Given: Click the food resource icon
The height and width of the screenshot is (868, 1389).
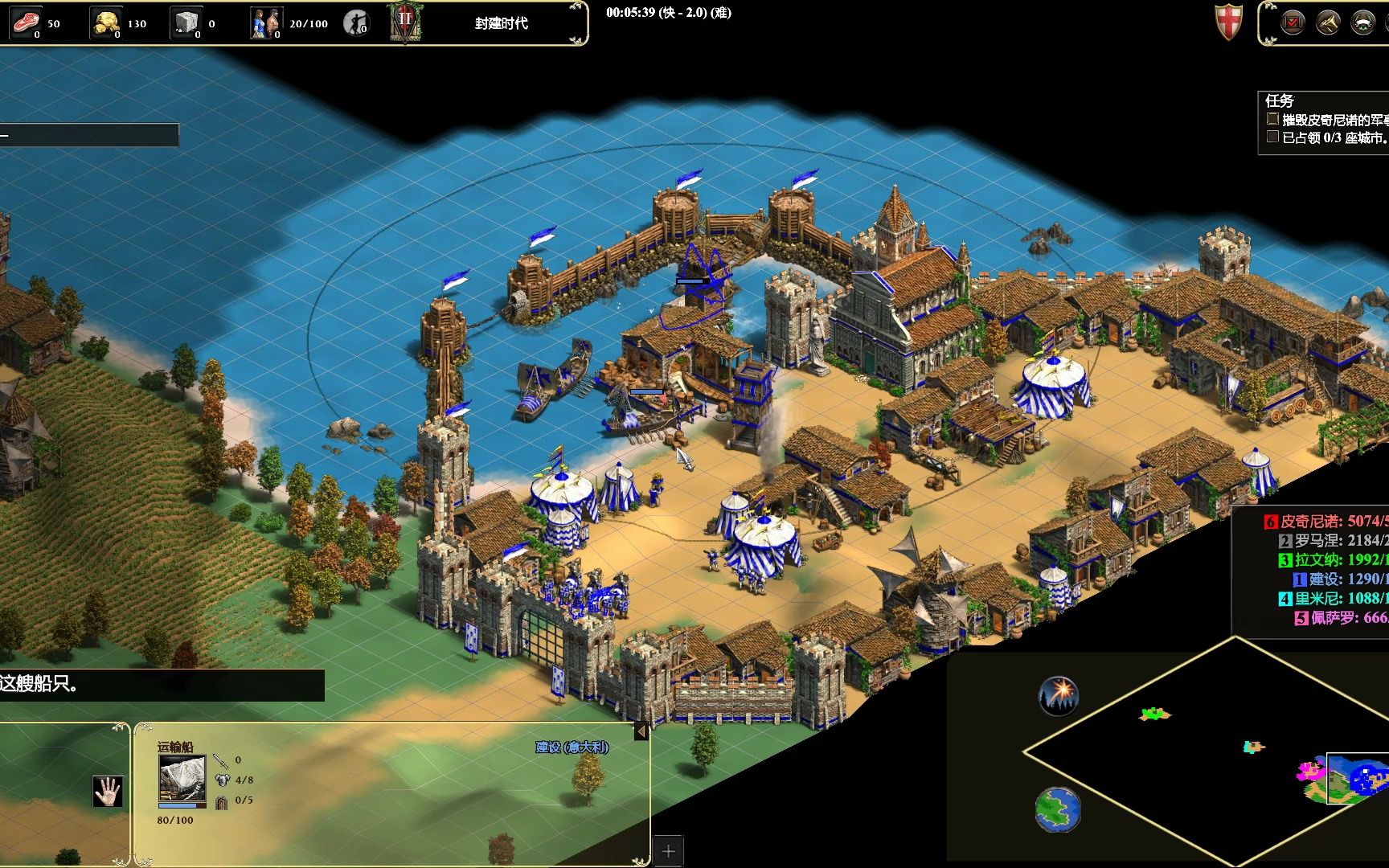Looking at the screenshot, I should (x=26, y=23).
